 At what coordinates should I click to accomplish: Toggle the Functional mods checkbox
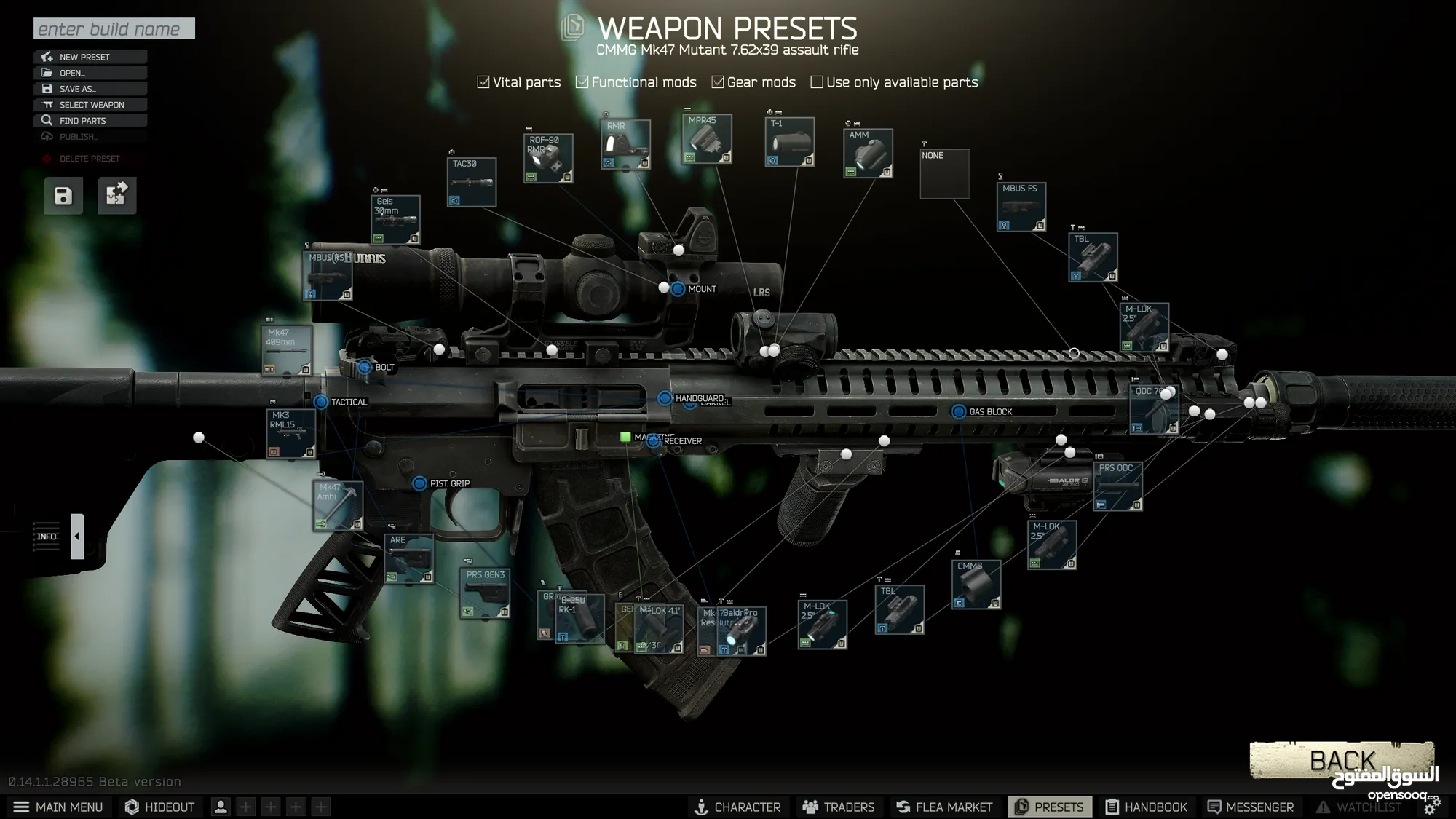[582, 82]
